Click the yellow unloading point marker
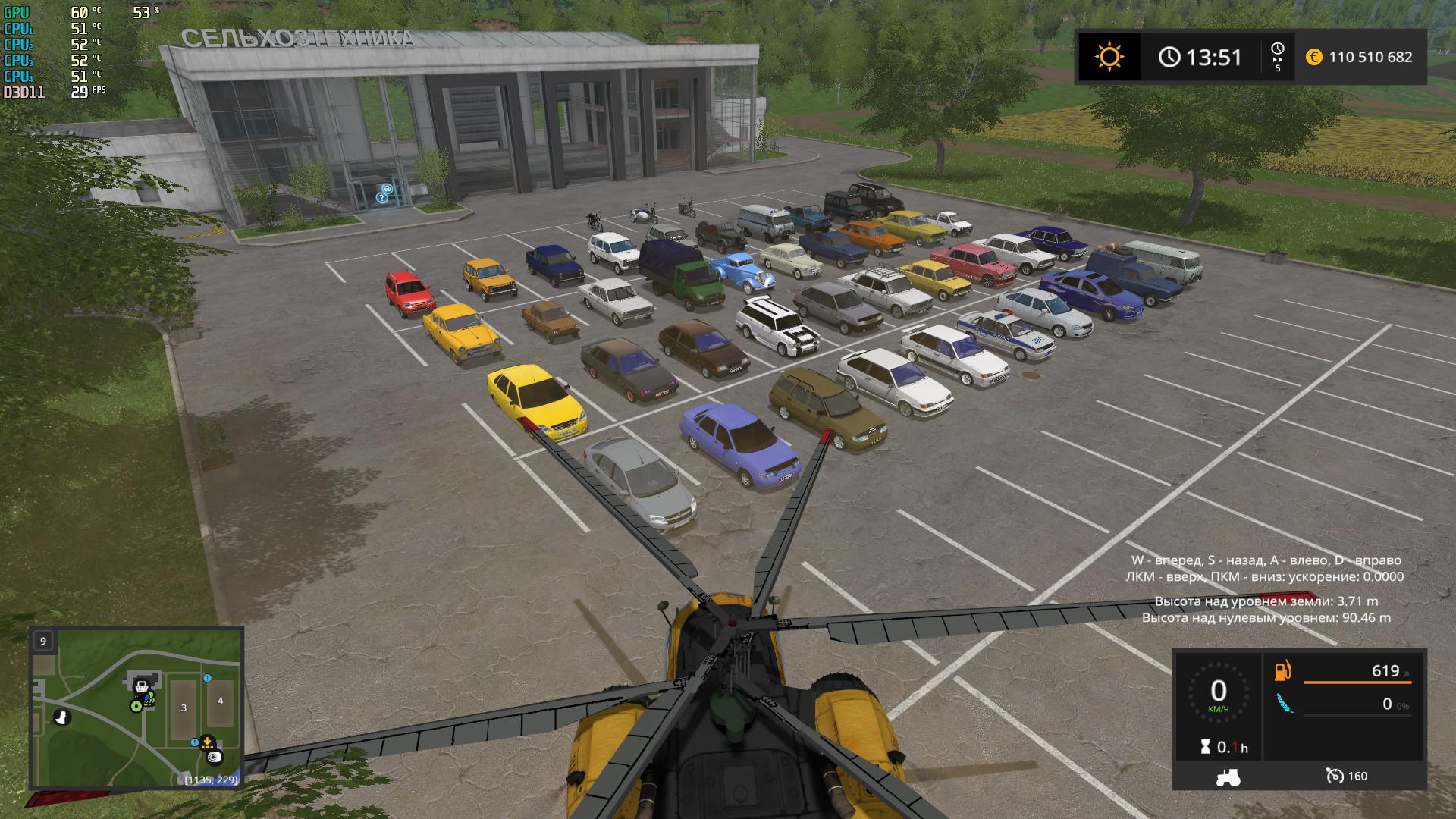This screenshot has height=819, width=1456. coord(206,743)
